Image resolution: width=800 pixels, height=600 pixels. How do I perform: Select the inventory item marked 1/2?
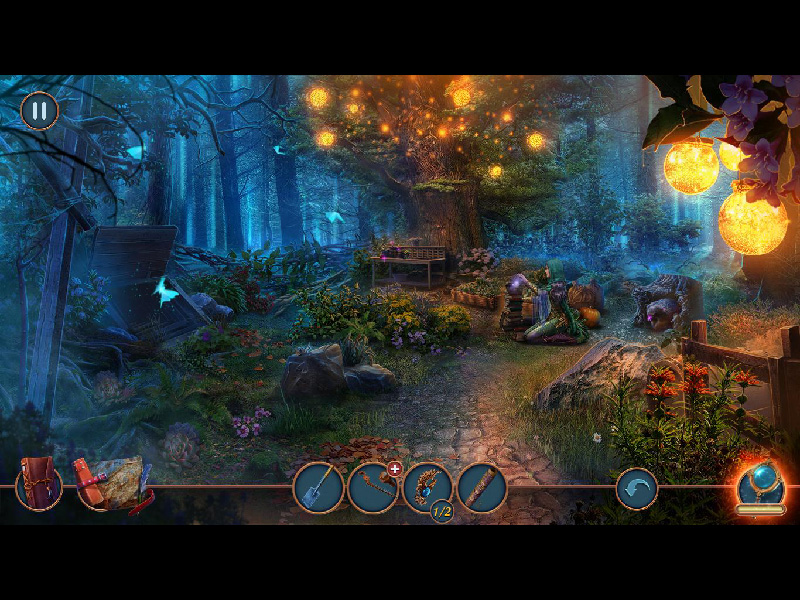(428, 488)
